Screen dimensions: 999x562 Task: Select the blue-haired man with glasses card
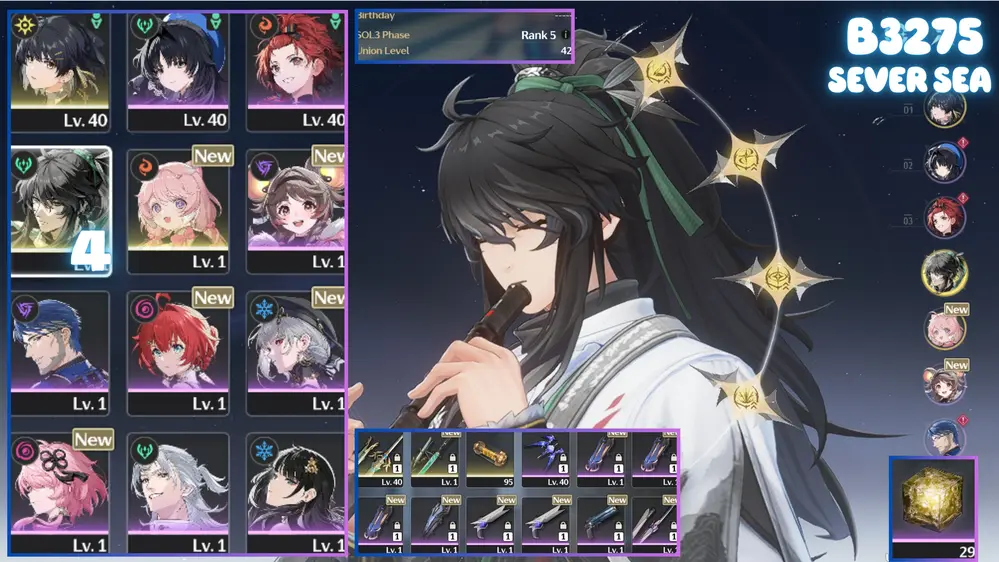(x=60, y=352)
